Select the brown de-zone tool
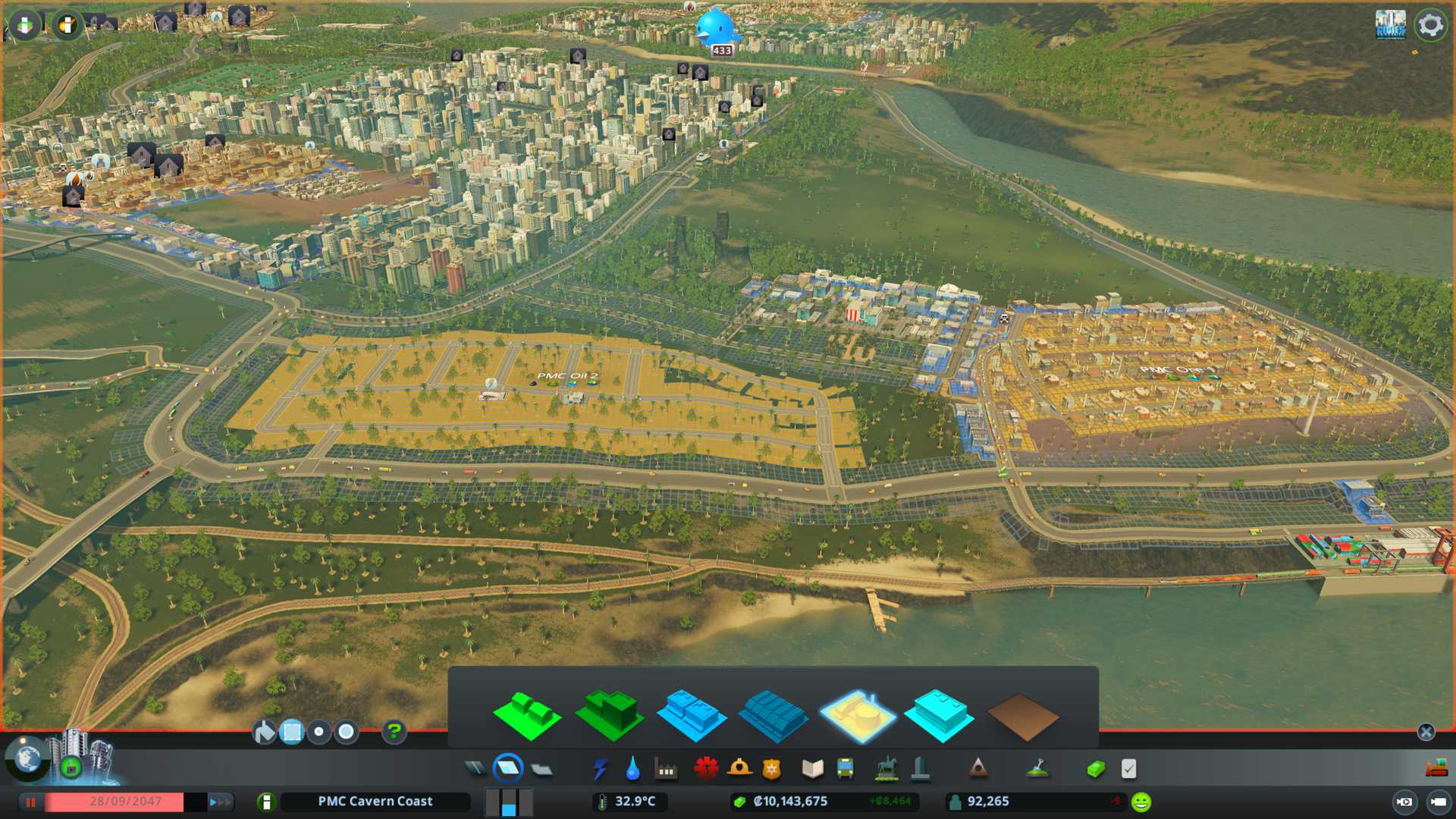 tap(1022, 717)
